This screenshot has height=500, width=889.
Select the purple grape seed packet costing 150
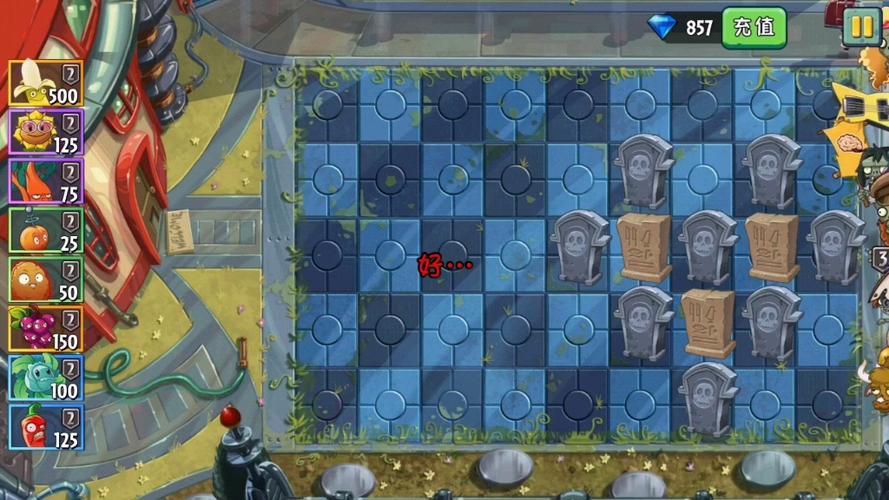click(x=46, y=329)
